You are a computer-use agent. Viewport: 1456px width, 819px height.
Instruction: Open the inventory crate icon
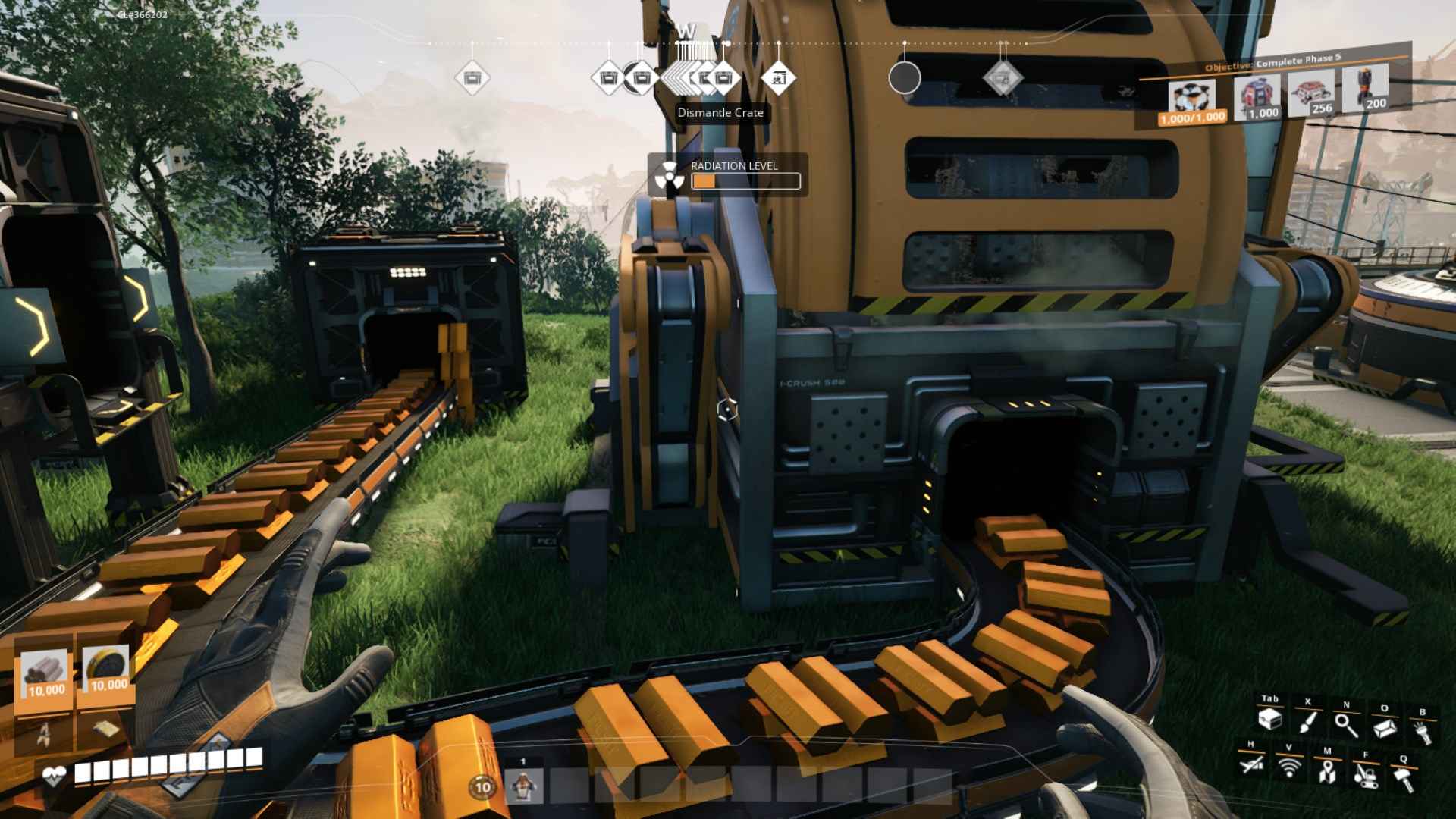tap(1269, 720)
